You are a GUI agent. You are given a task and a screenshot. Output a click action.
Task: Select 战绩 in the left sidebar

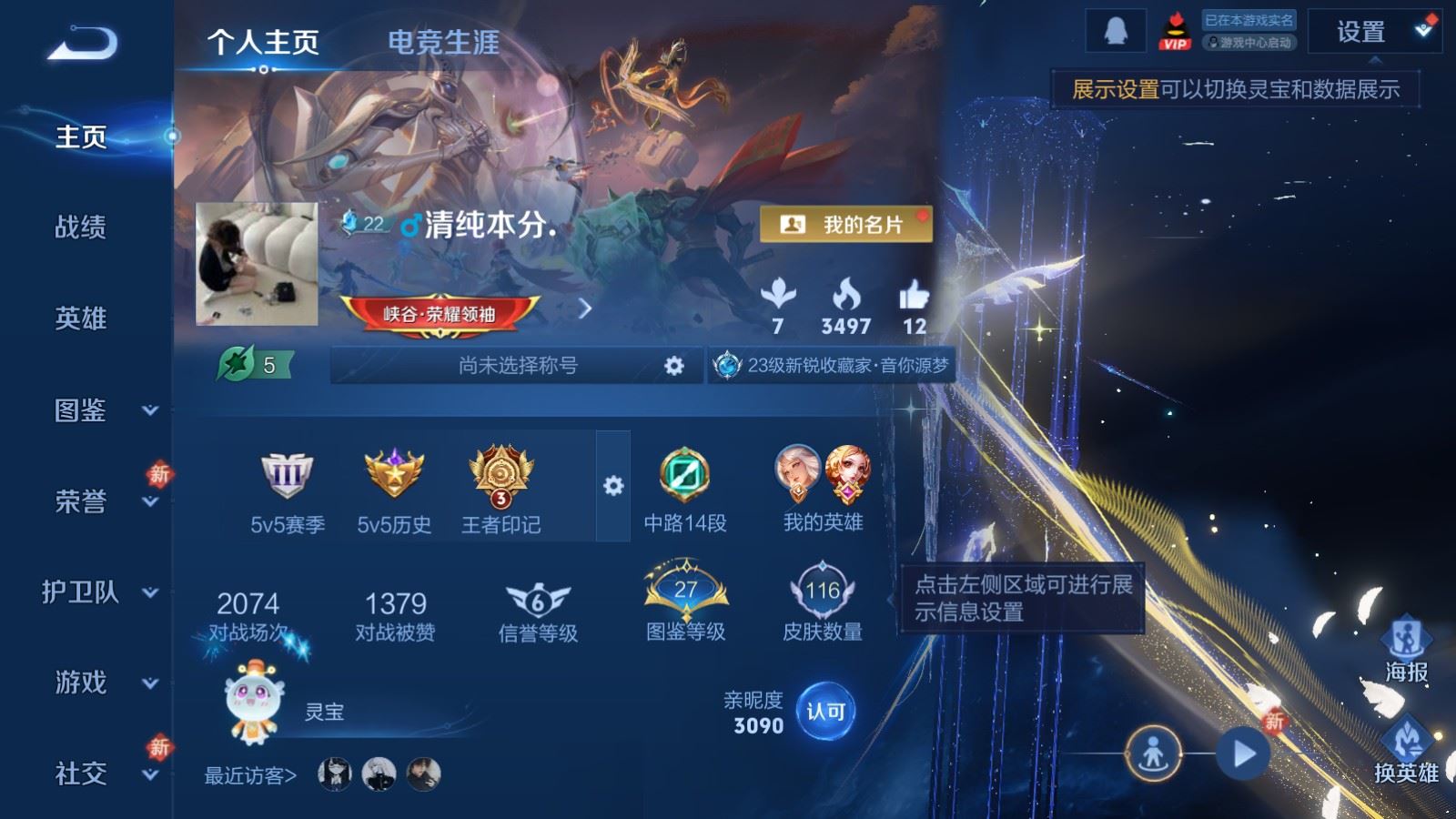80,228
